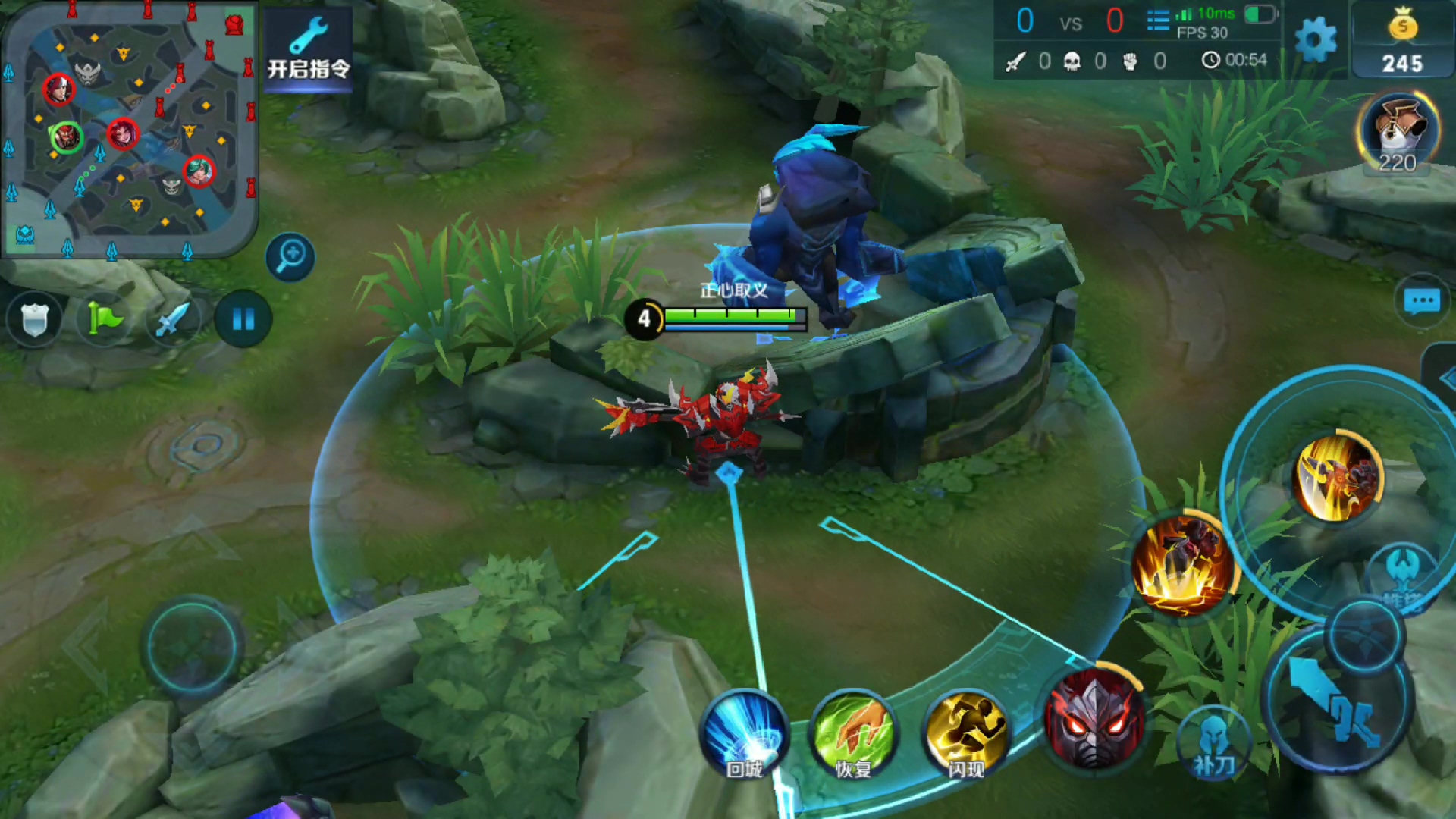Send the shield defend signal
This screenshot has width=1456, height=819.
34,319
